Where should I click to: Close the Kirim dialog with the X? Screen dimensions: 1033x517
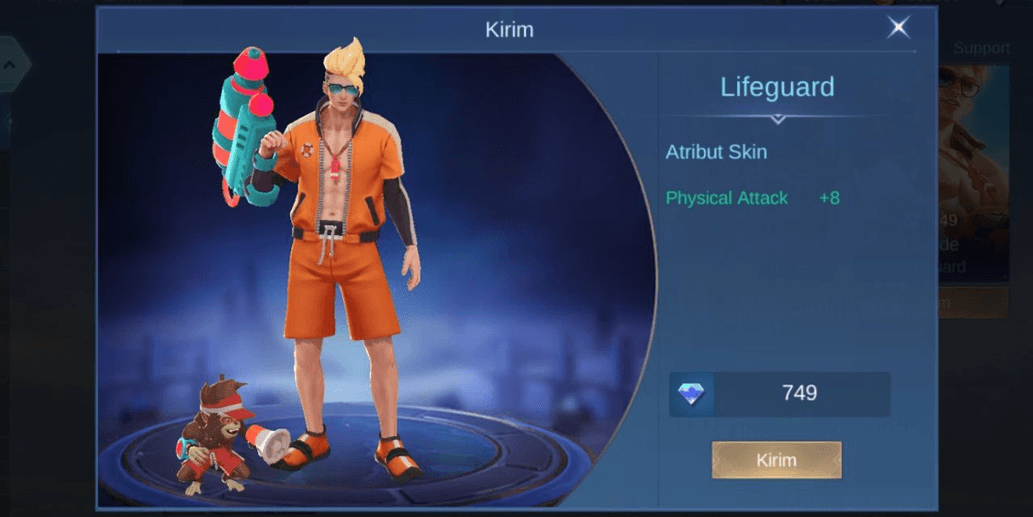898,28
